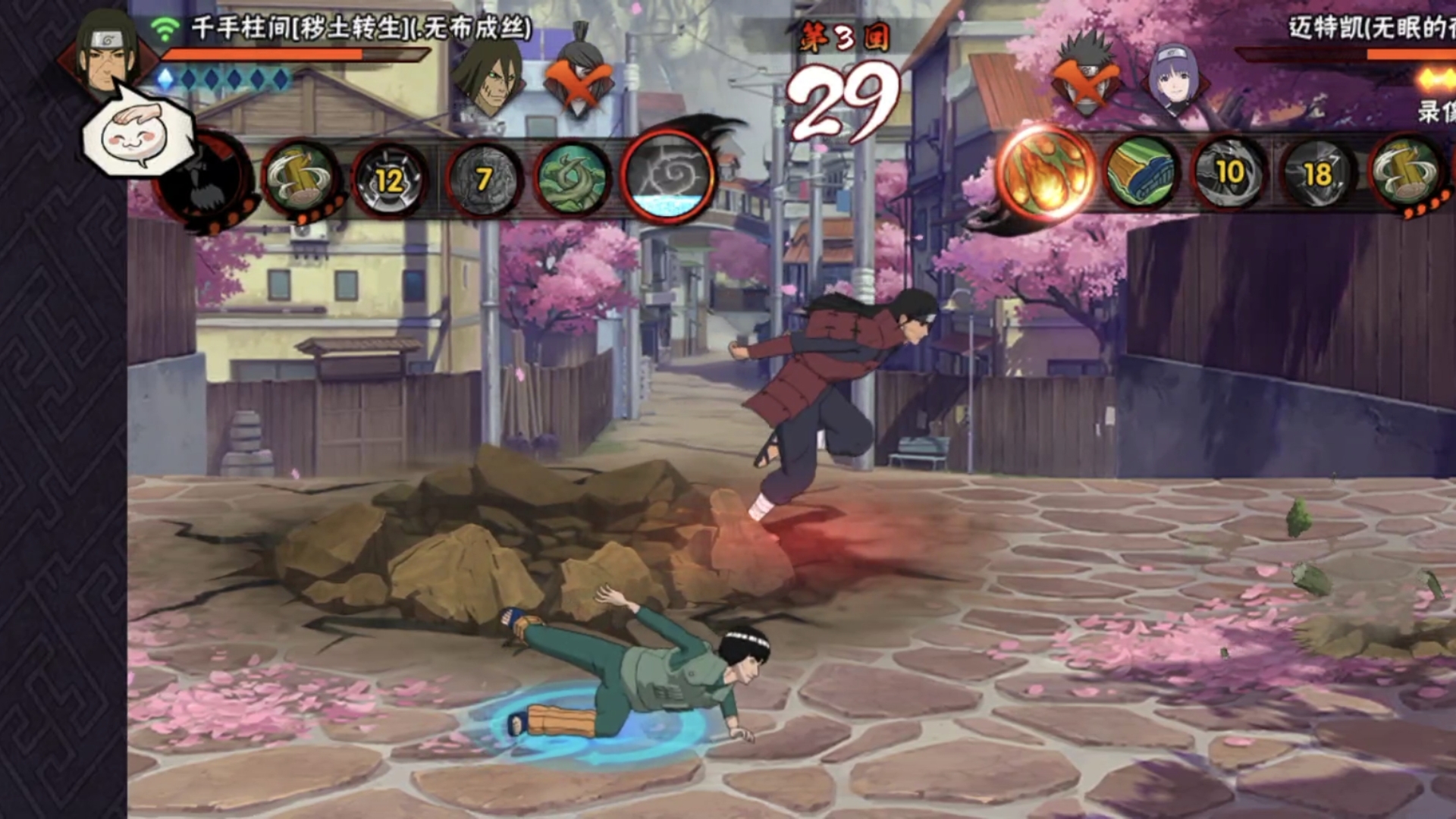Click the skill icon showing cooldown 18
This screenshot has width=1456, height=819.
(1318, 174)
